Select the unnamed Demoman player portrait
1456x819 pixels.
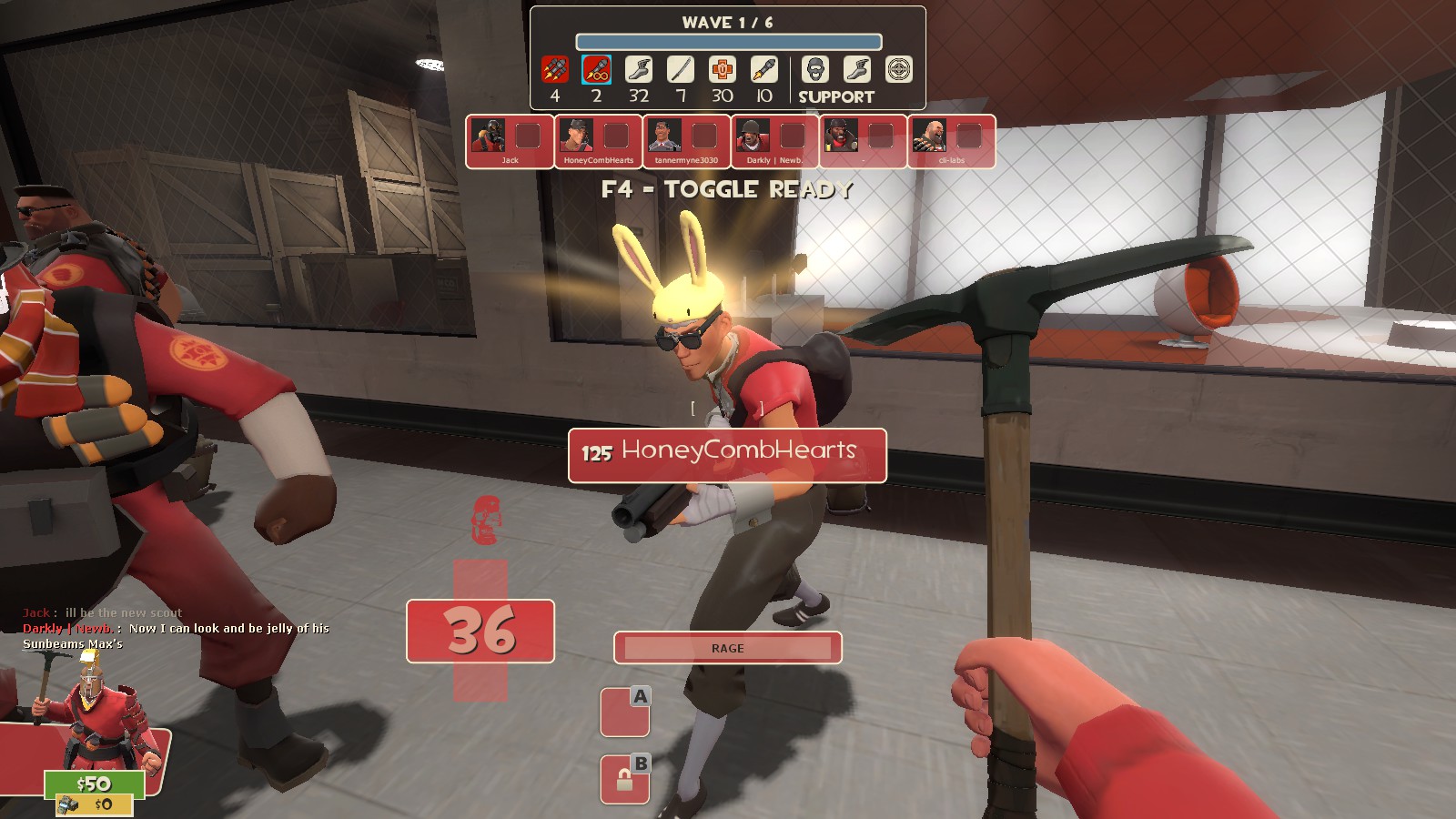pos(841,136)
